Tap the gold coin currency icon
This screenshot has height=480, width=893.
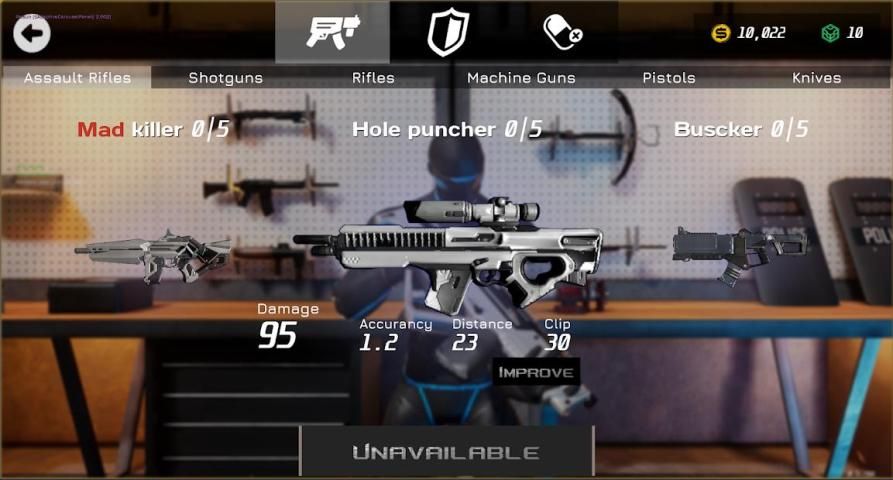[720, 33]
